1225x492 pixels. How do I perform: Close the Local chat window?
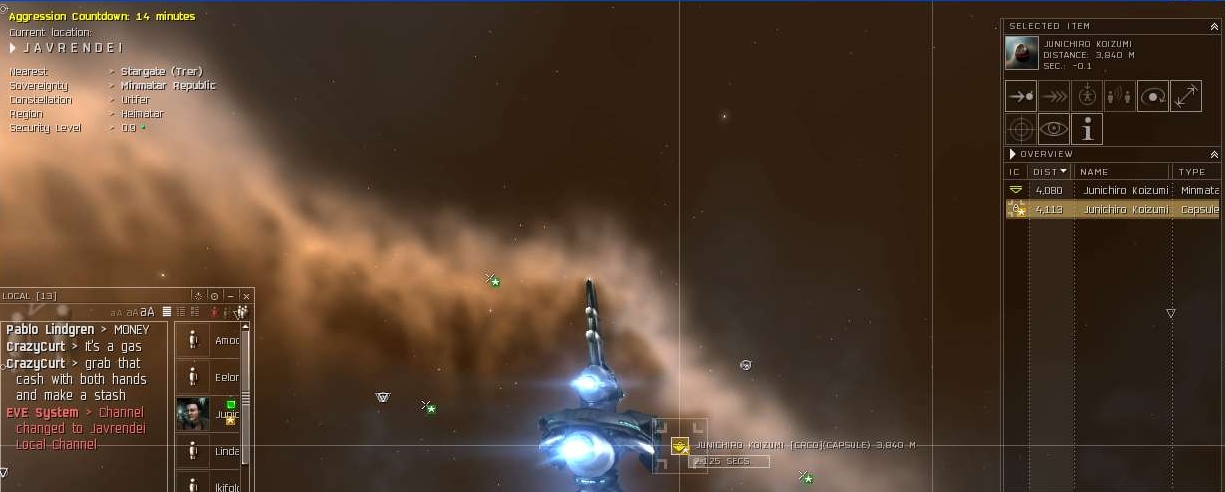[x=246, y=296]
